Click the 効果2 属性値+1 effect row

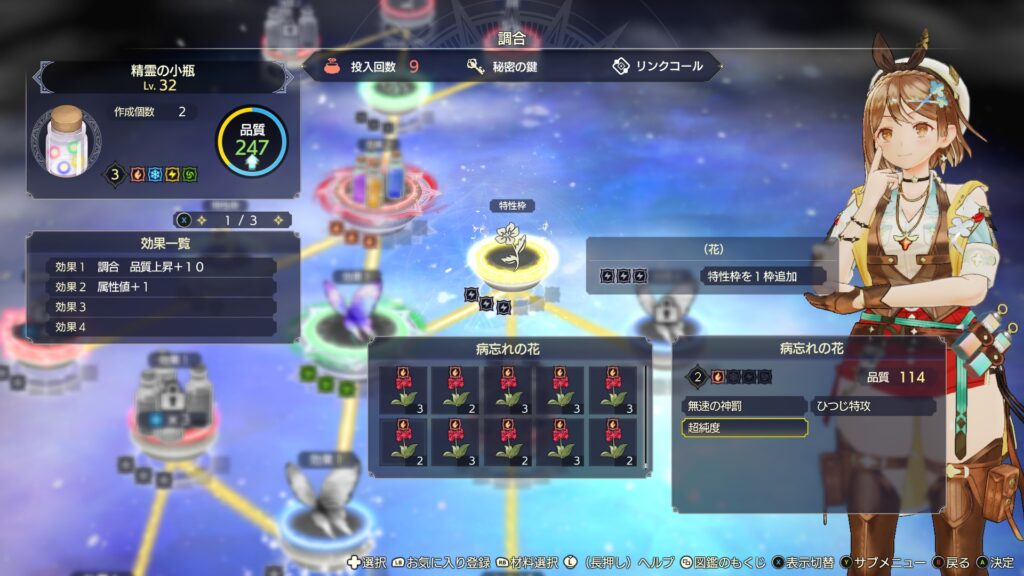click(161, 287)
